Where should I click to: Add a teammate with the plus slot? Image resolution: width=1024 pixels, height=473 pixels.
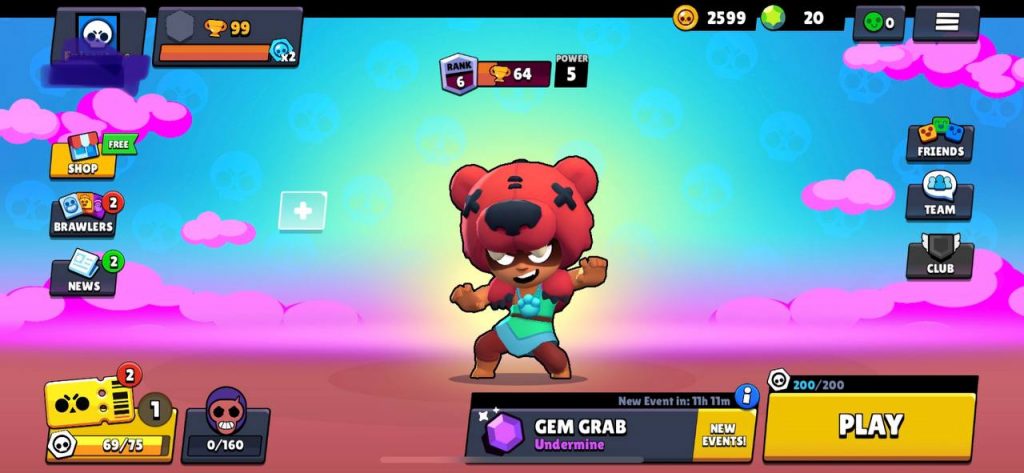[302, 211]
